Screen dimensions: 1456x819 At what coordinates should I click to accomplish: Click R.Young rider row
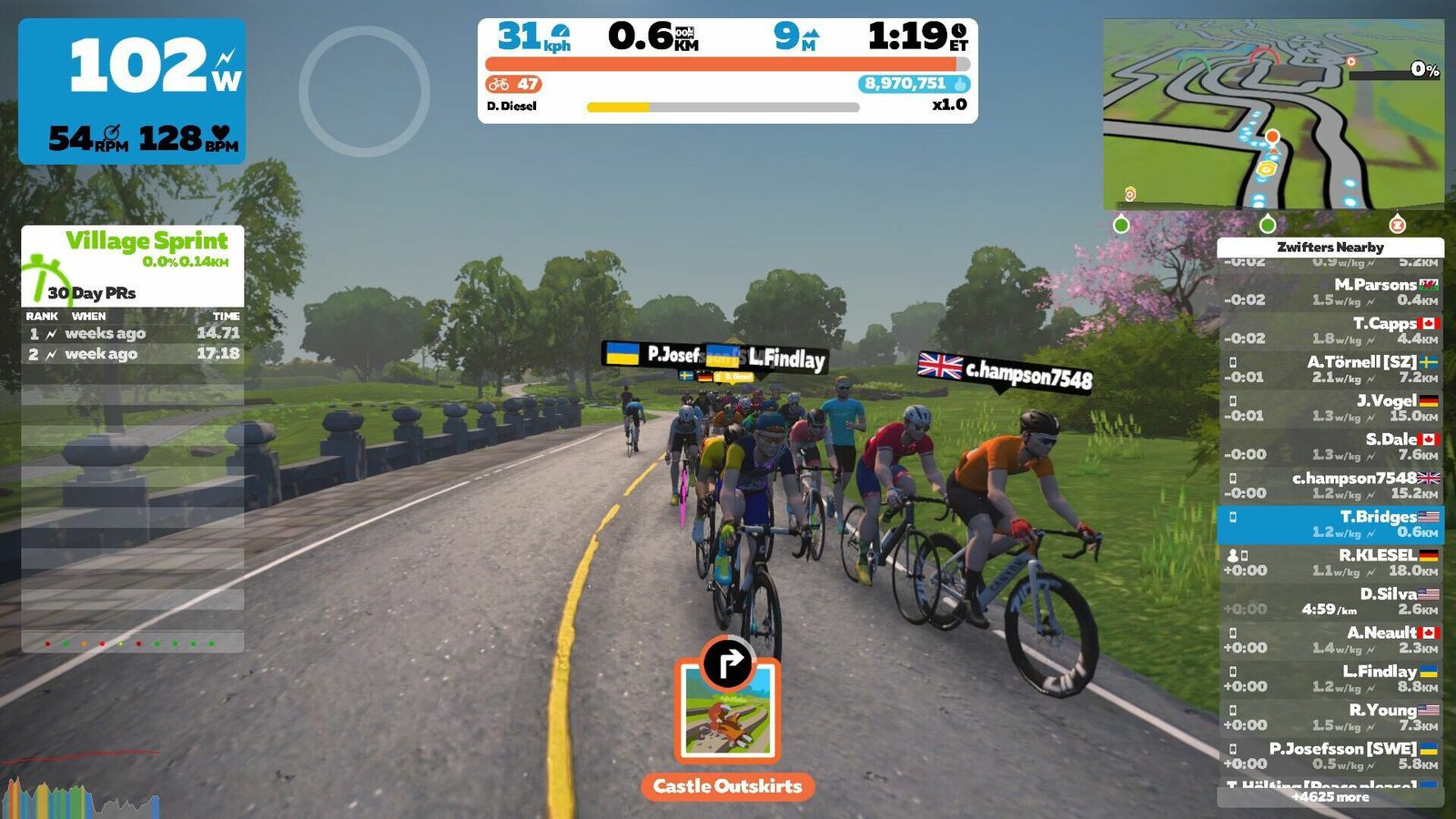(1330, 717)
